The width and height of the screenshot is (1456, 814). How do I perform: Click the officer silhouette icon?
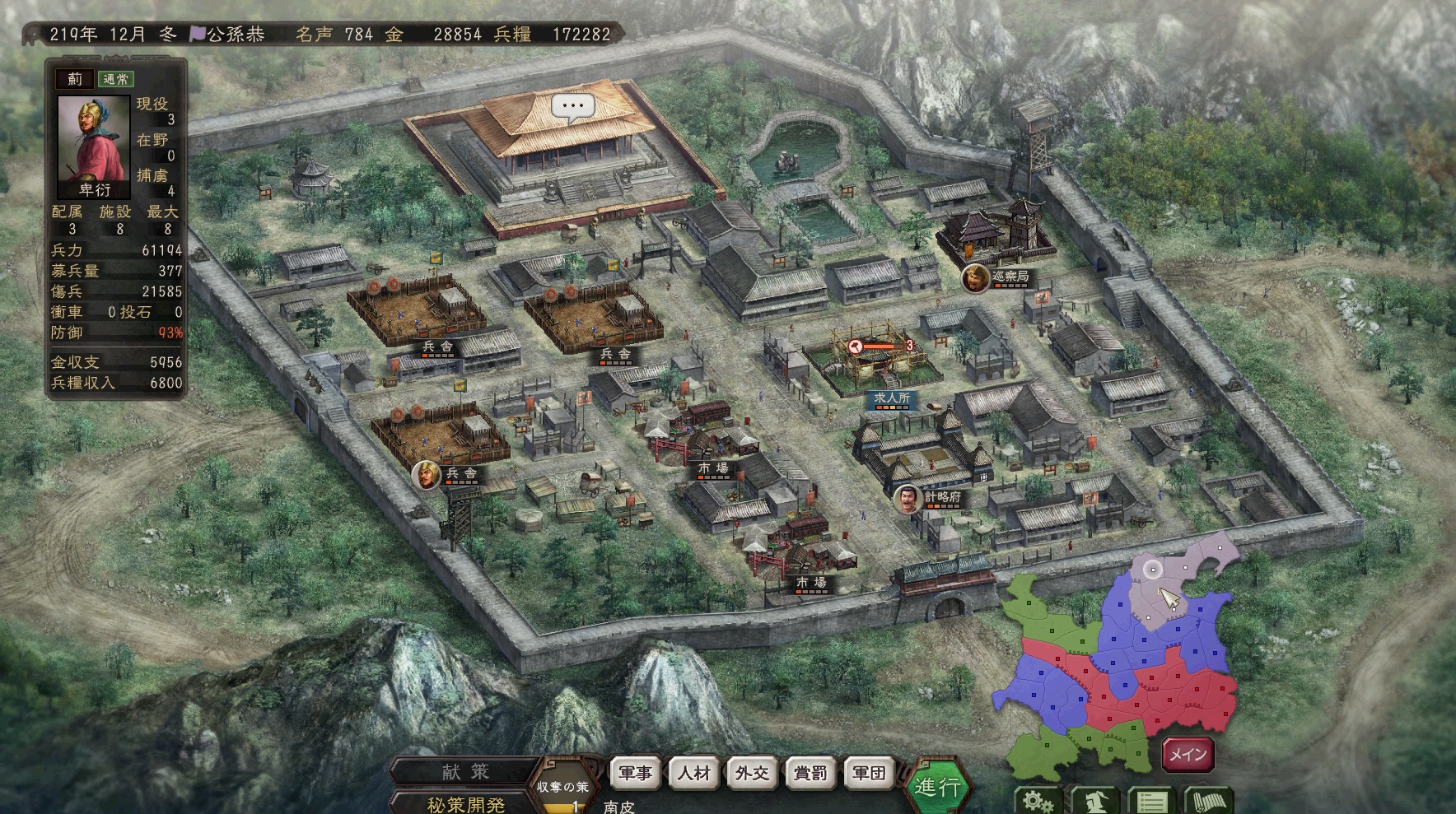[1094, 801]
